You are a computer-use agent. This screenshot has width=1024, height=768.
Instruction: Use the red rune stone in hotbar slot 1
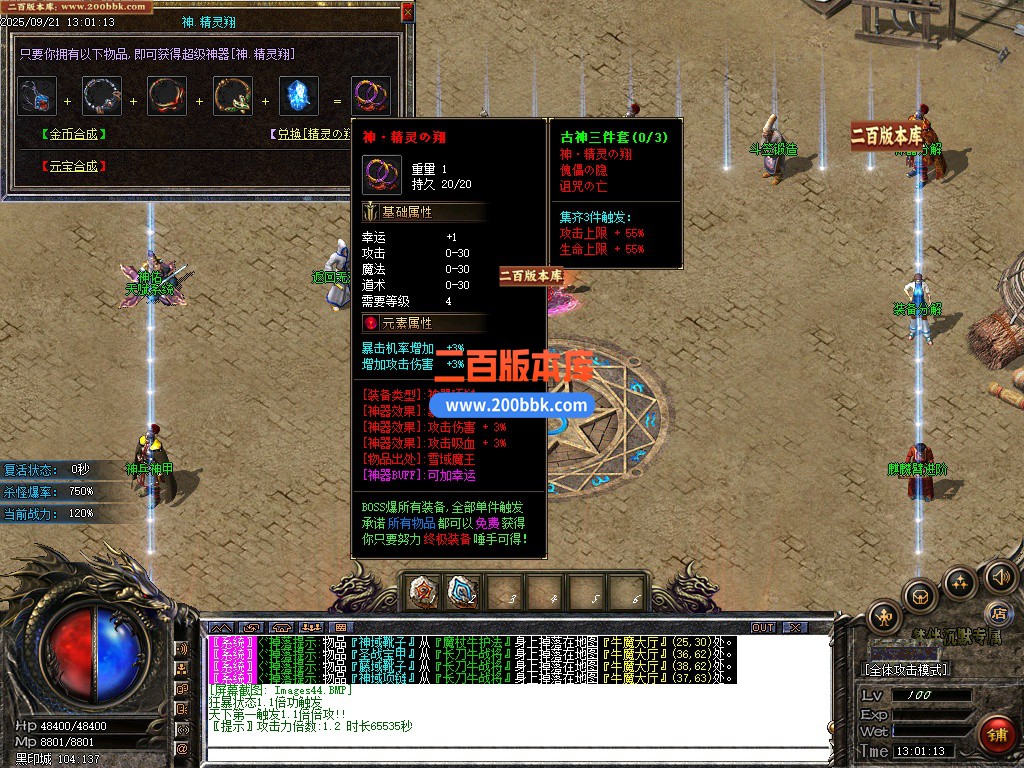coord(424,592)
